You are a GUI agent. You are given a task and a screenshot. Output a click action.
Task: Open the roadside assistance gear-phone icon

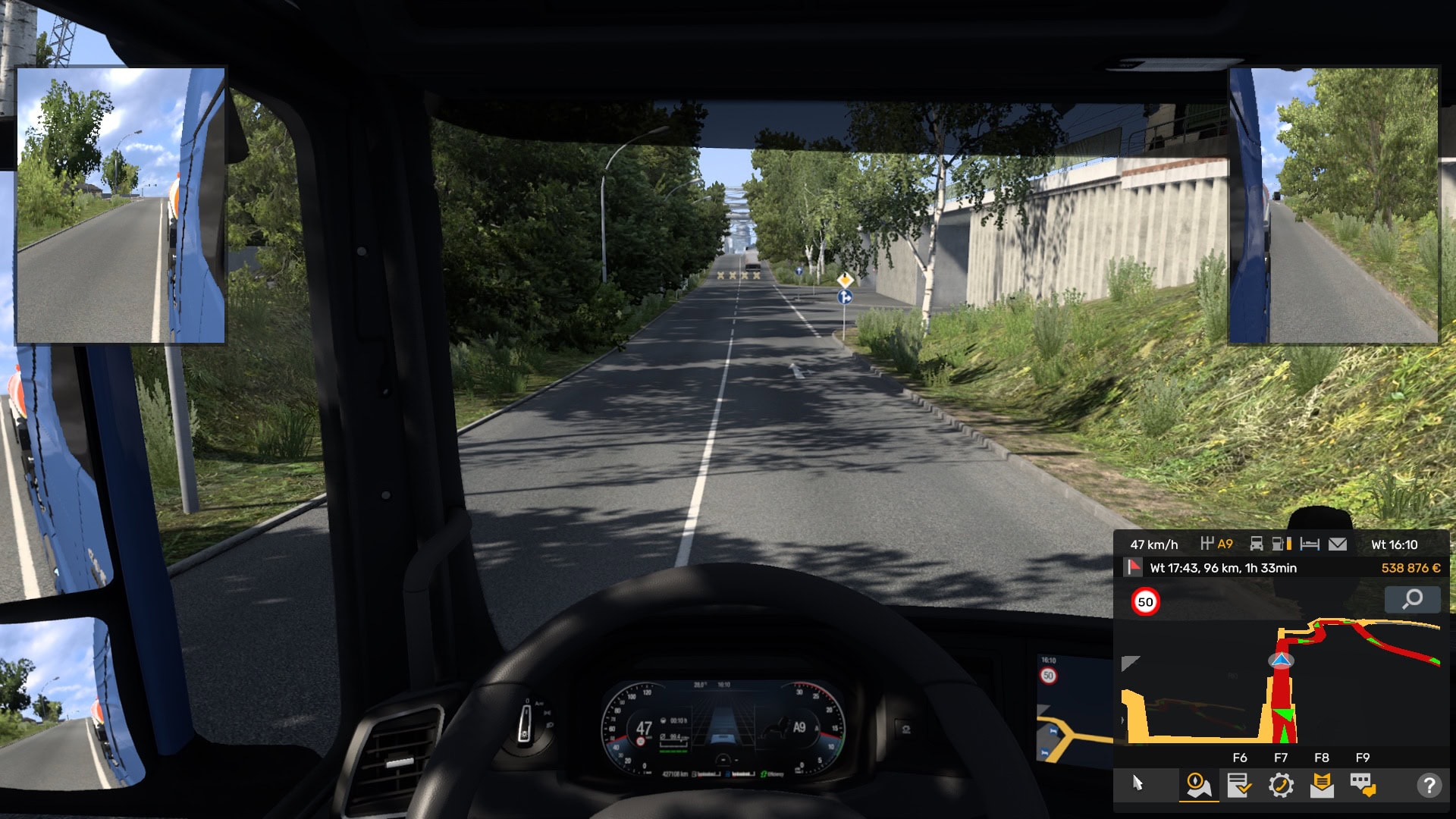tap(1280, 785)
